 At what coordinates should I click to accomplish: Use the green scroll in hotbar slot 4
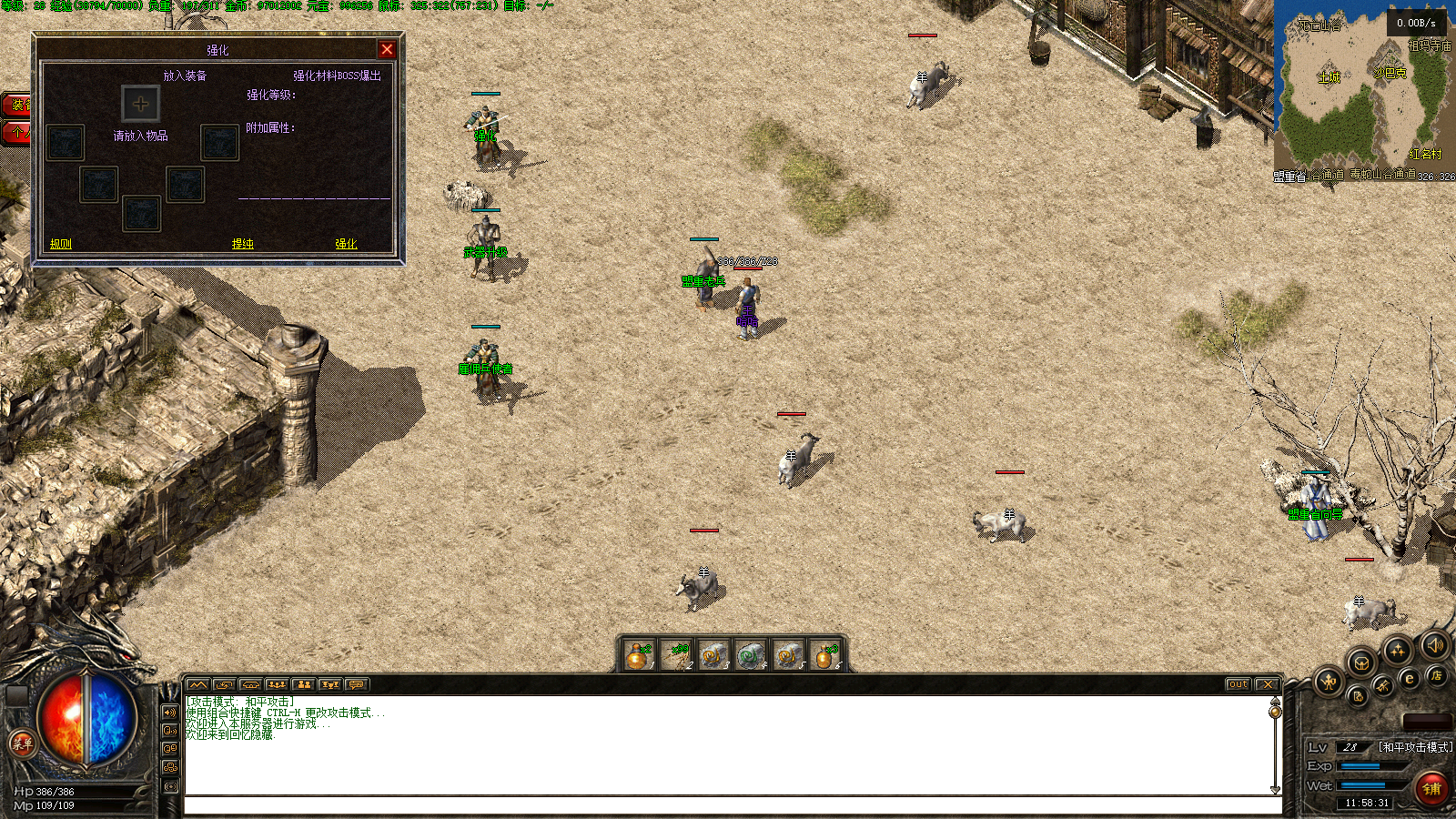click(751, 655)
